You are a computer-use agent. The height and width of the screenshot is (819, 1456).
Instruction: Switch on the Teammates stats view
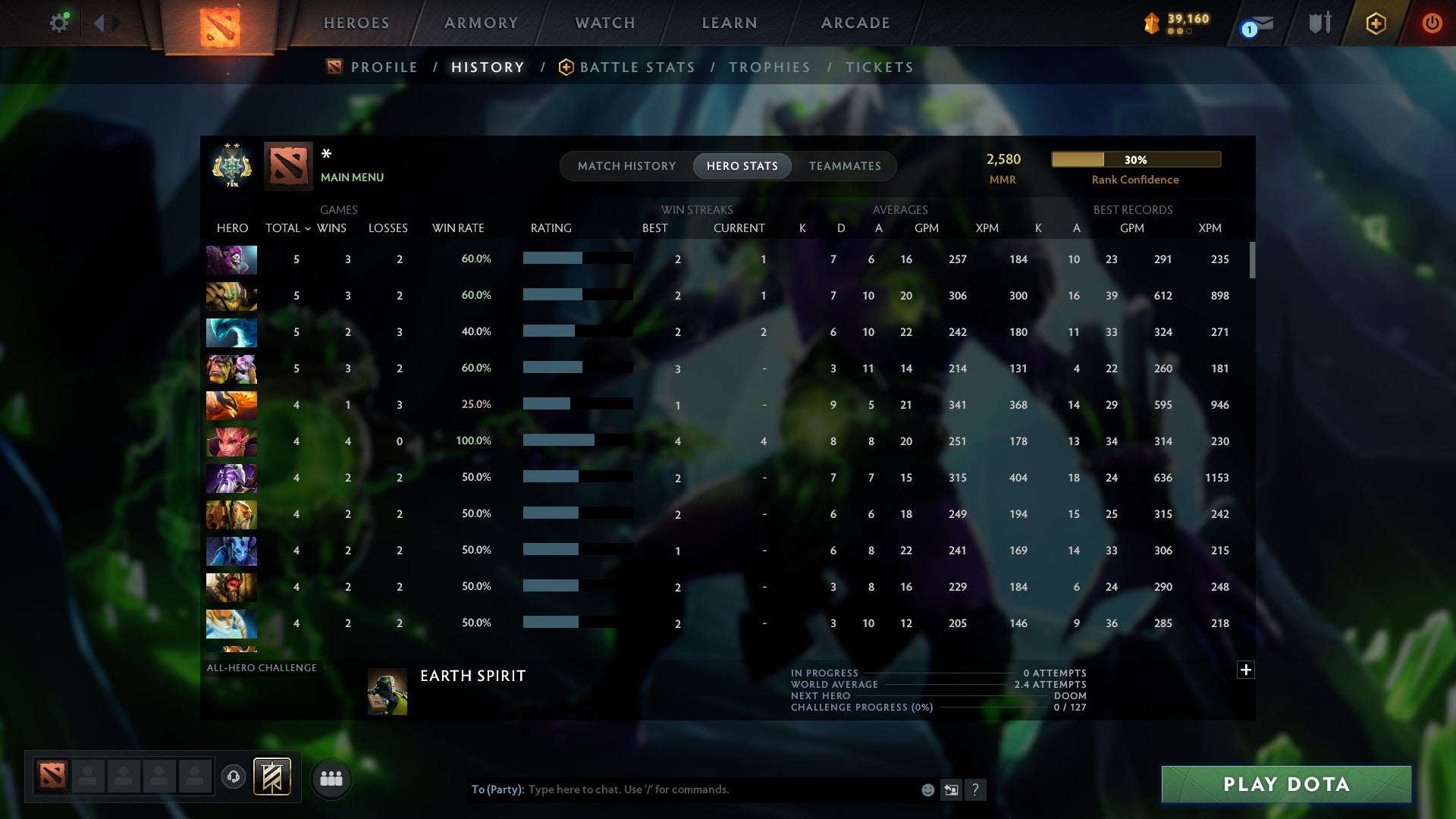tap(845, 165)
